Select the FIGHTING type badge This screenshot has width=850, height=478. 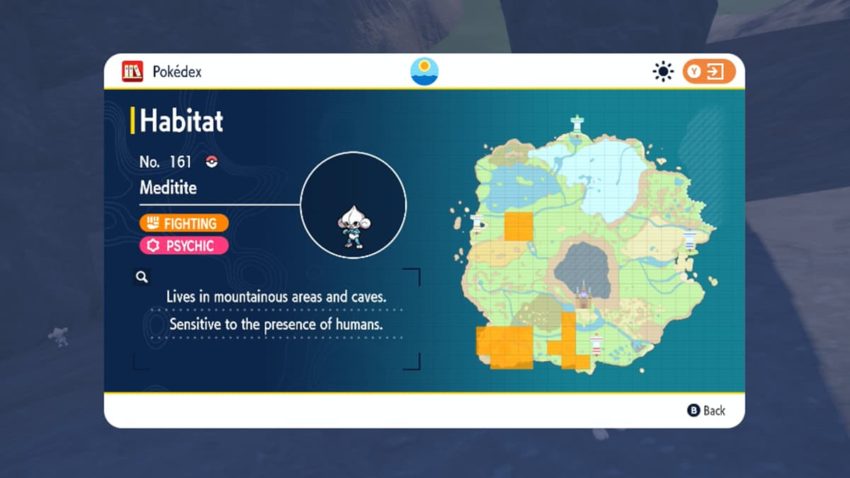[184, 223]
